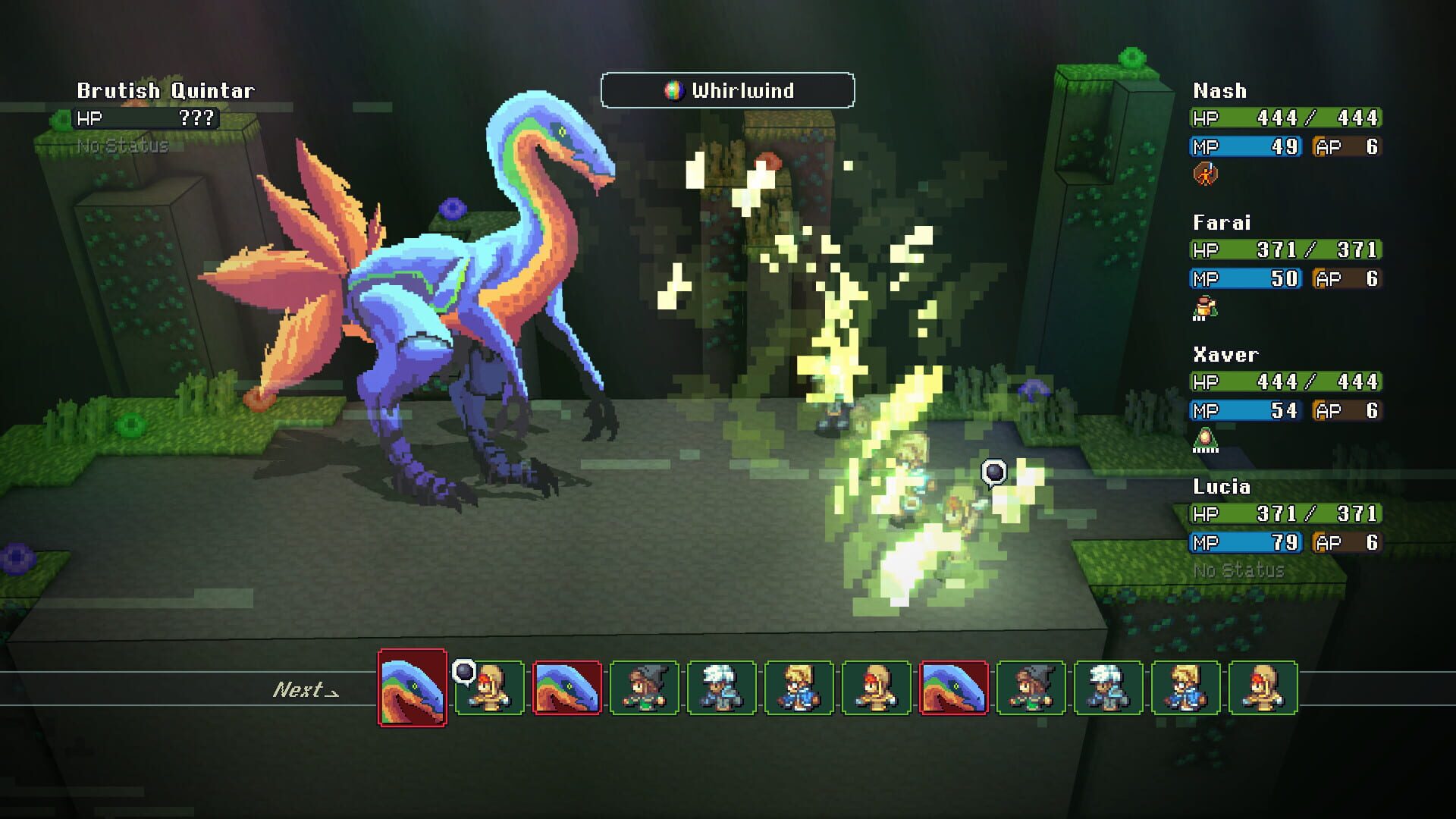
Task: Inspect Xaver's green triangle status icon
Action: (x=1205, y=440)
